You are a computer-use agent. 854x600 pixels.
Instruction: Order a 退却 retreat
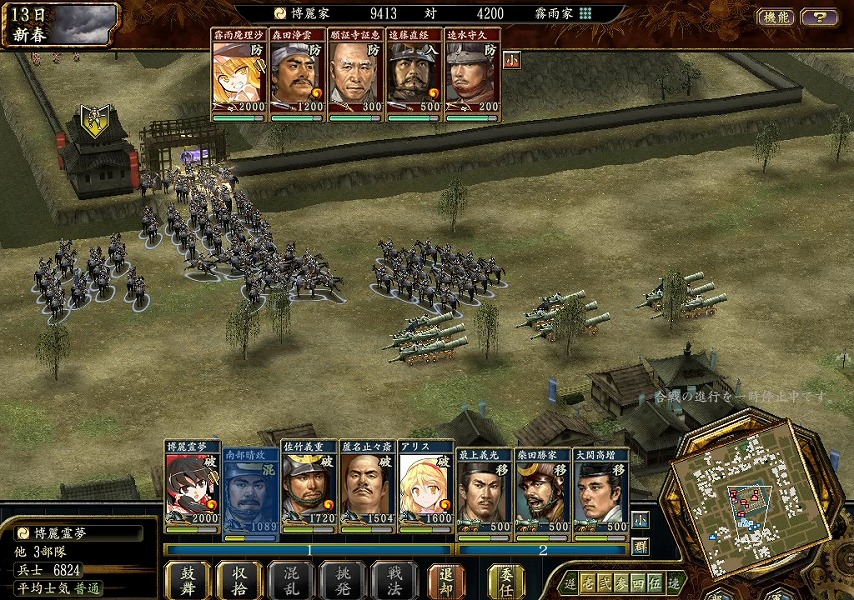tap(446, 579)
